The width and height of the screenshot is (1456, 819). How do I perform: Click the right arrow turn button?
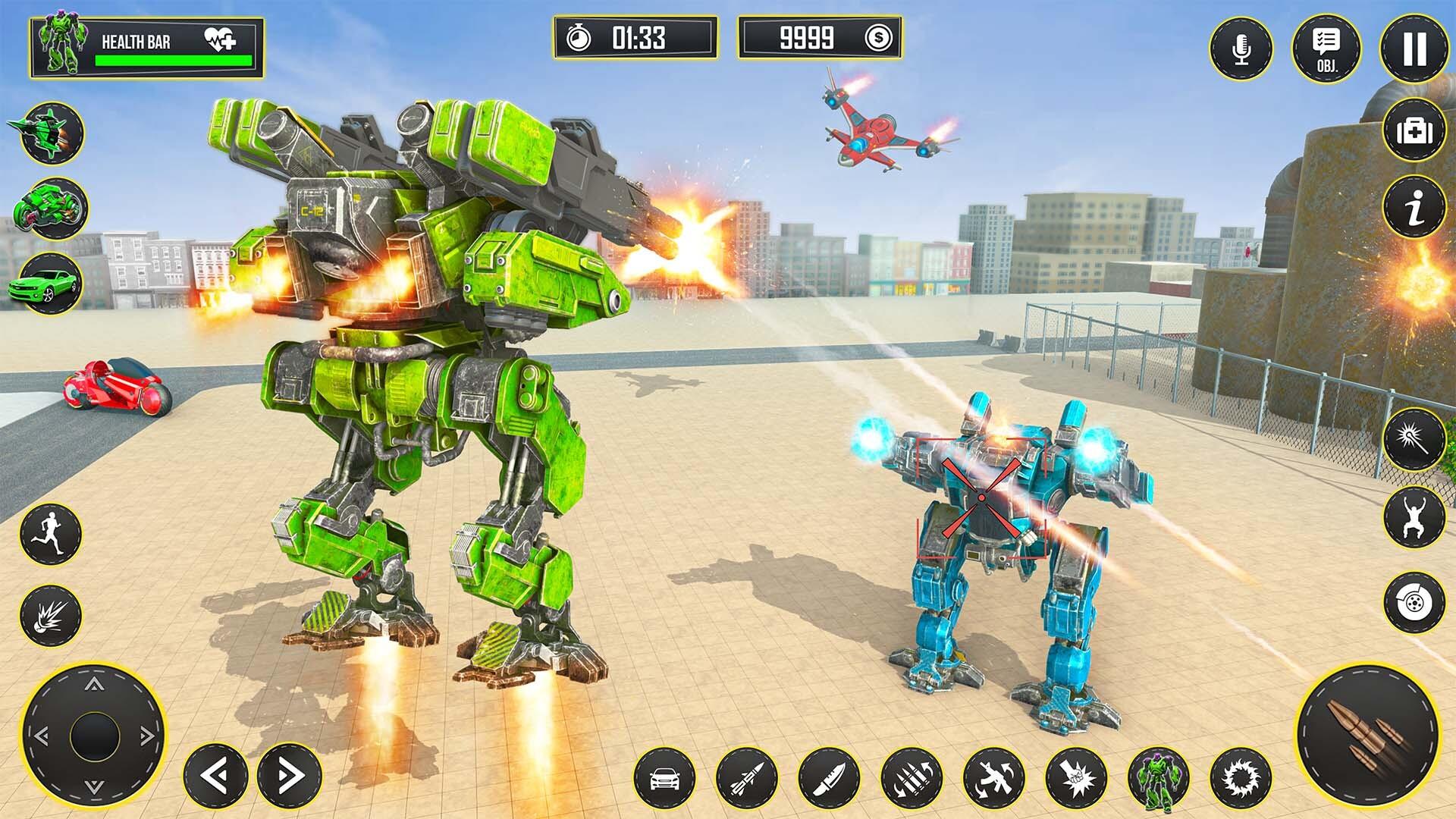coord(290,776)
